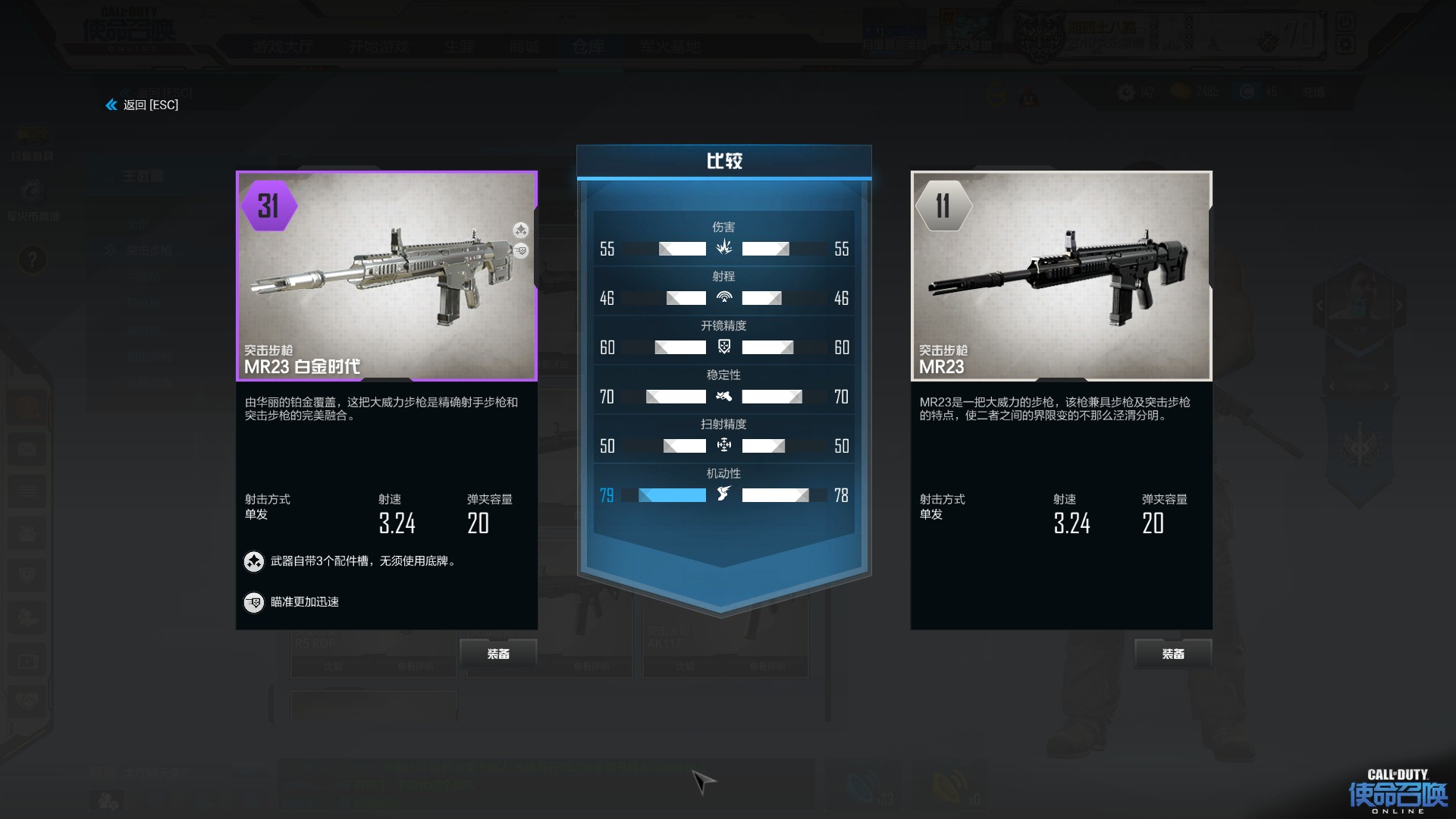Select the standard MR23 weapon card

tap(1061, 276)
